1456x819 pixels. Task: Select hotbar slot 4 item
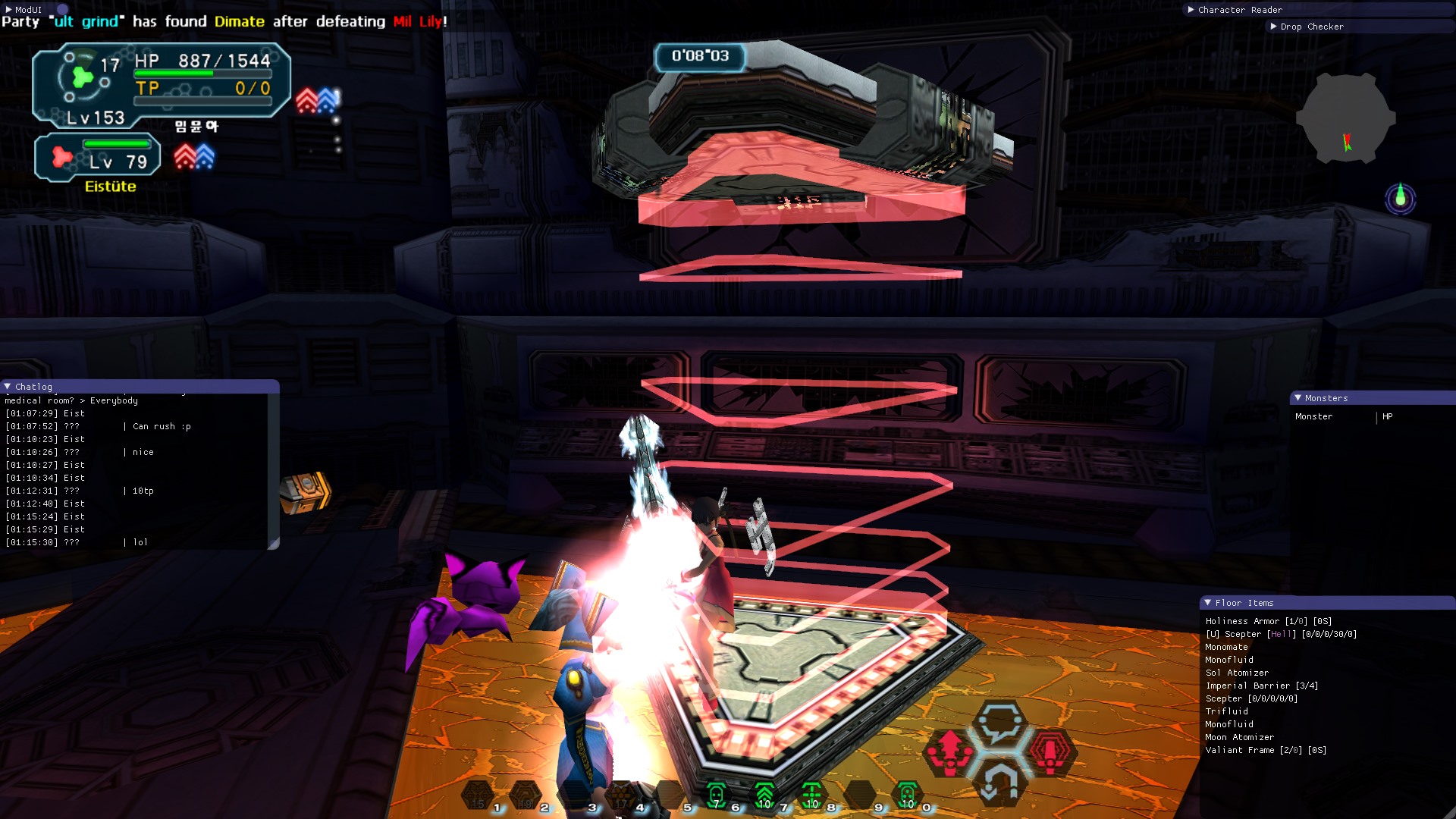tap(621, 795)
